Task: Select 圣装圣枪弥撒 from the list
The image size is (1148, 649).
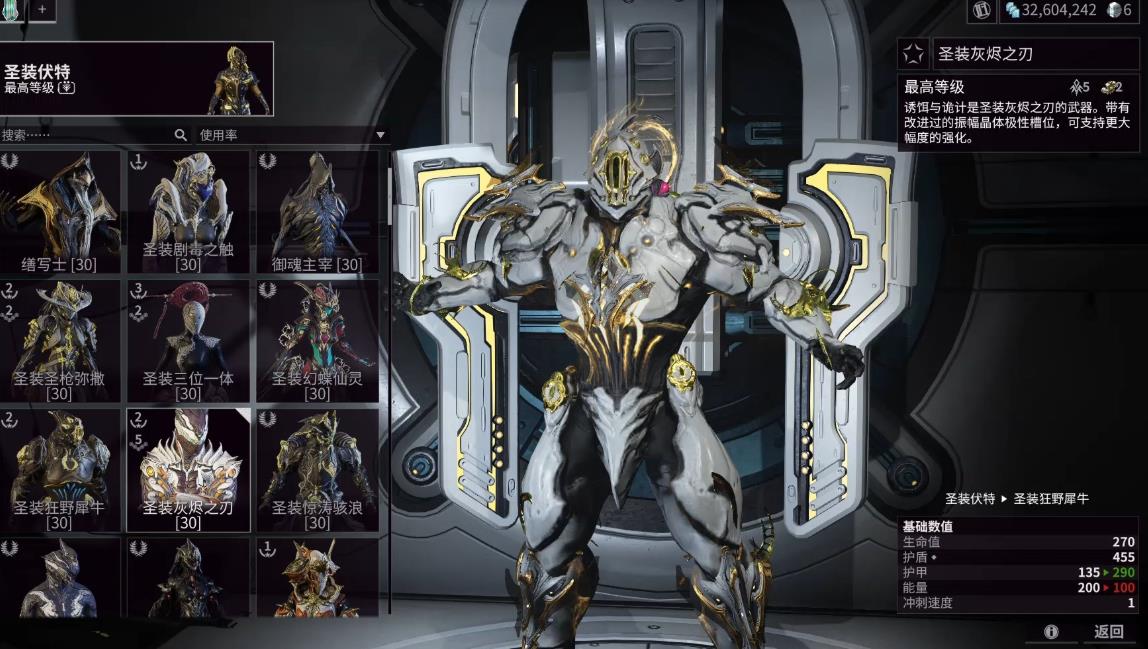Action: [60, 340]
